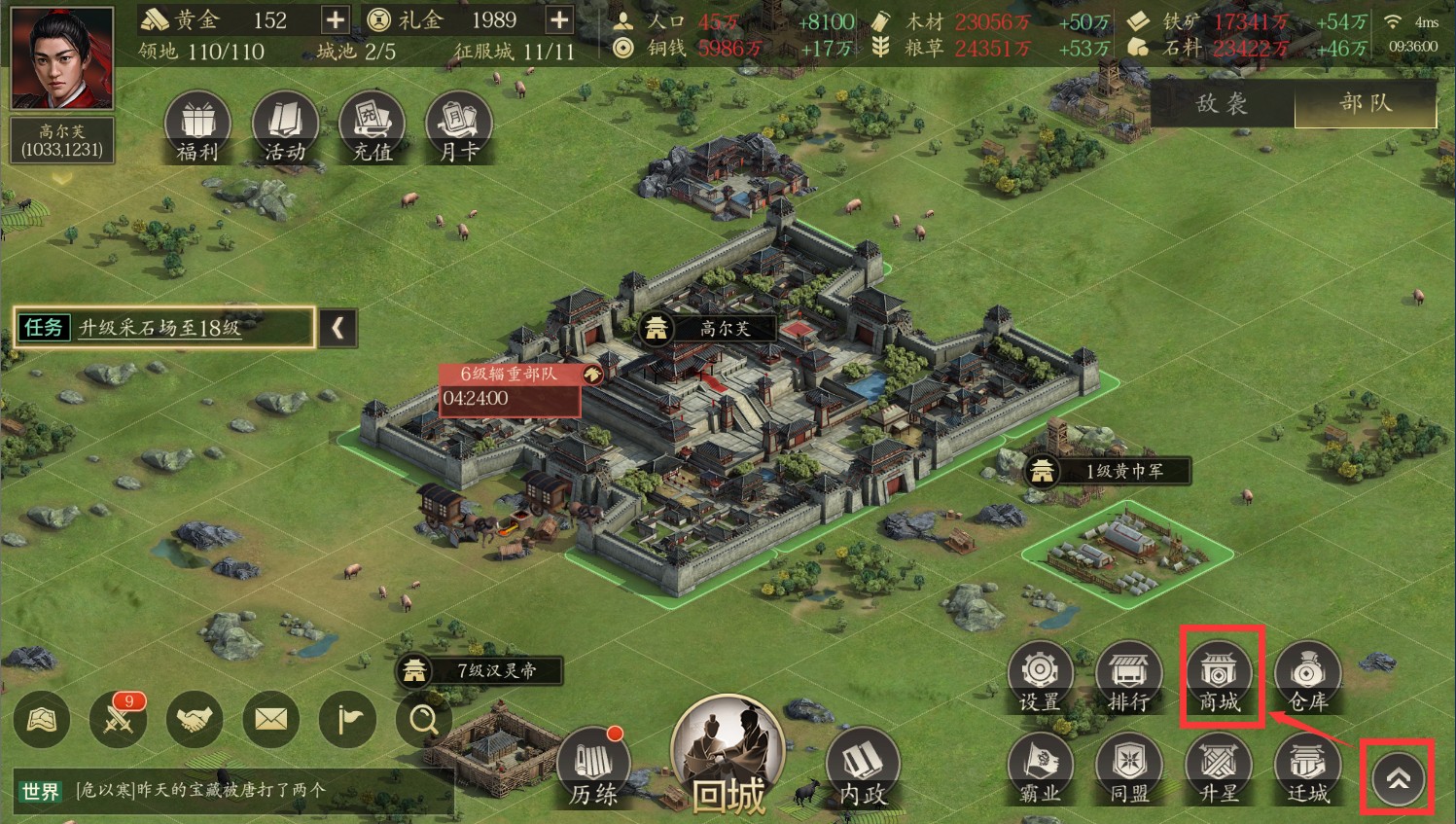Open the 商城 shop
Image resolution: width=1456 pixels, height=824 pixels.
[1219, 677]
